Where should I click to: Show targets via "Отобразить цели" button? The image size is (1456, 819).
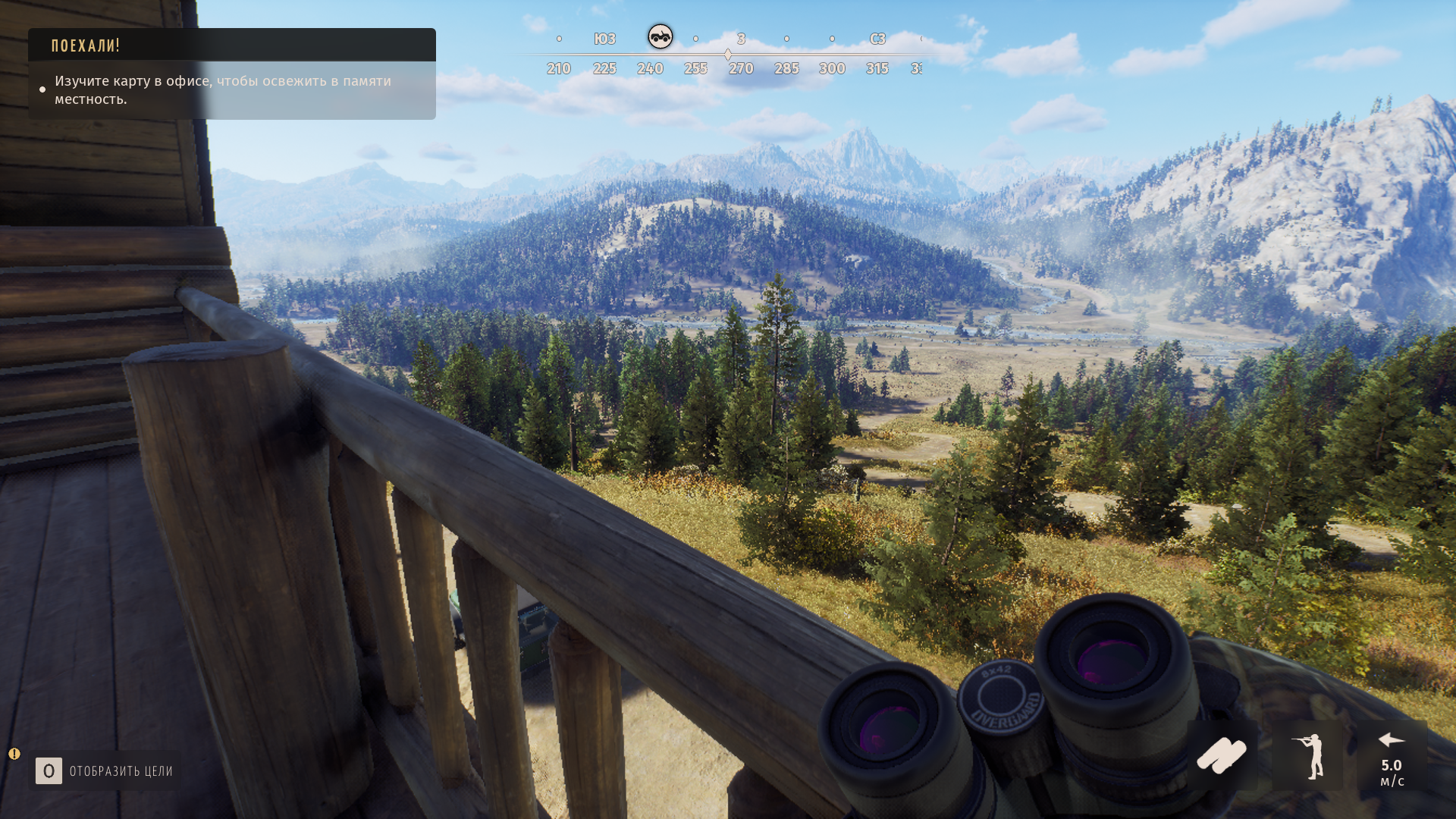pos(105,771)
